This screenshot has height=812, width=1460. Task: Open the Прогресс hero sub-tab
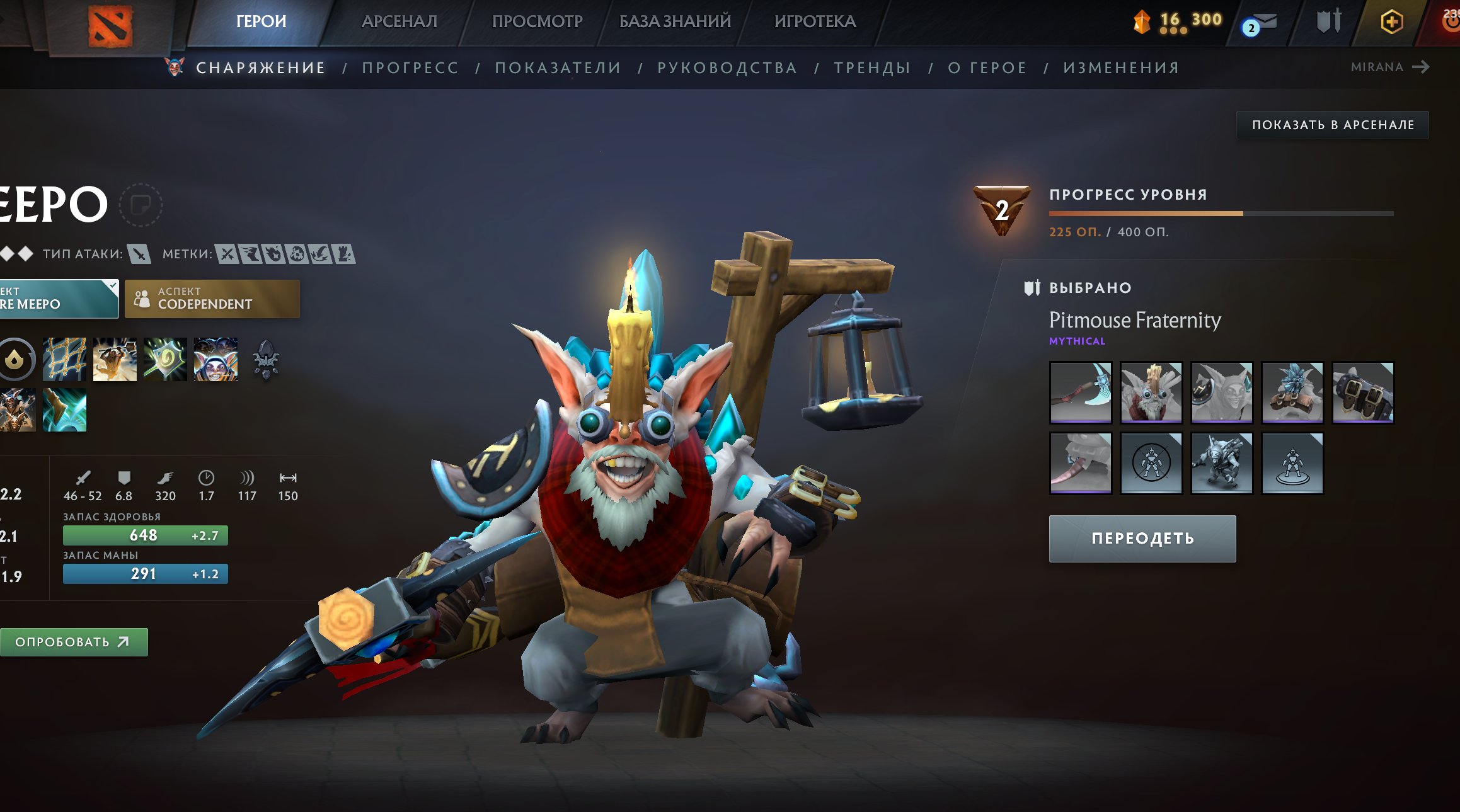410,67
